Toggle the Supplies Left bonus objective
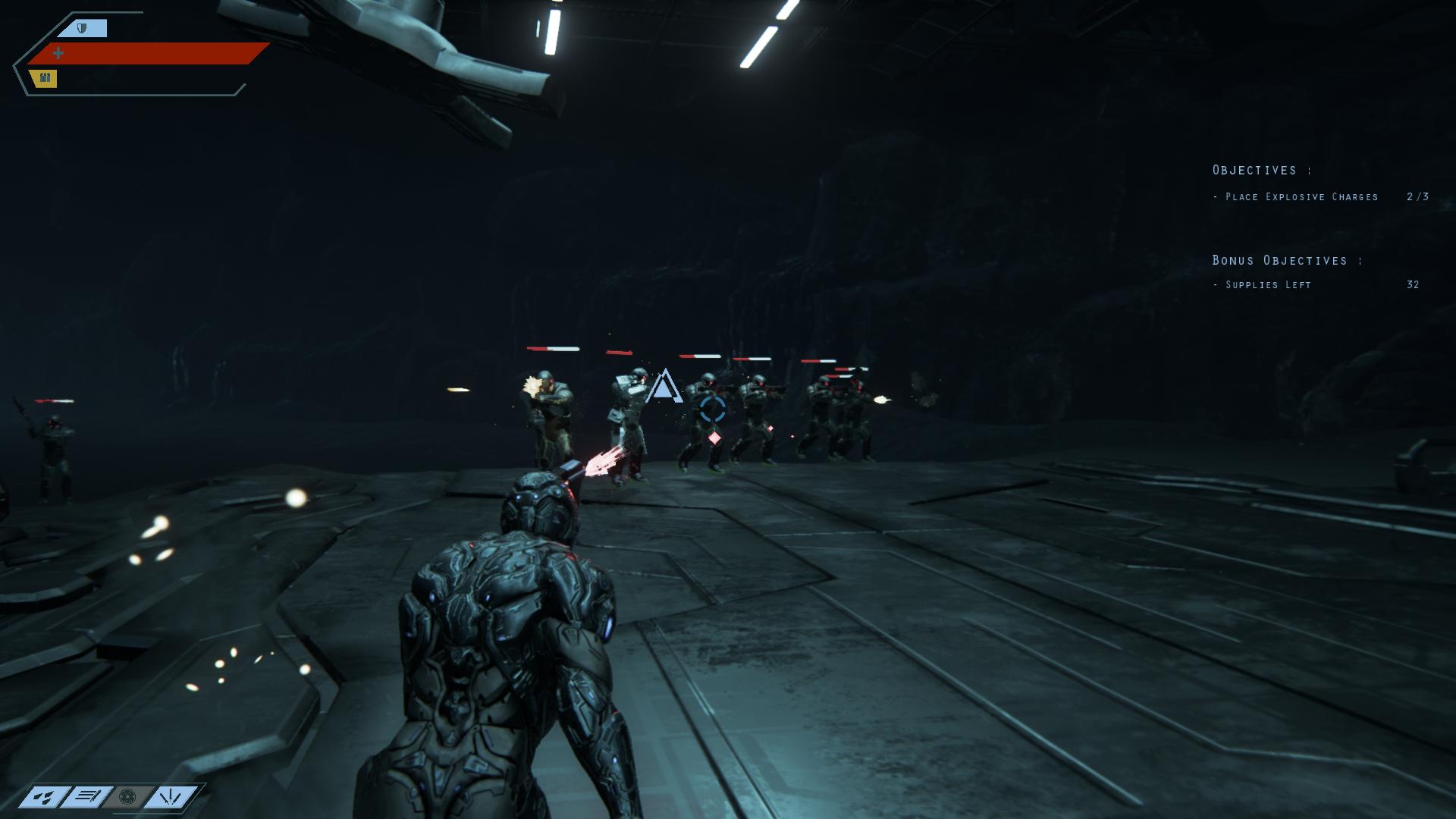This screenshot has height=819, width=1456. pos(1266,285)
